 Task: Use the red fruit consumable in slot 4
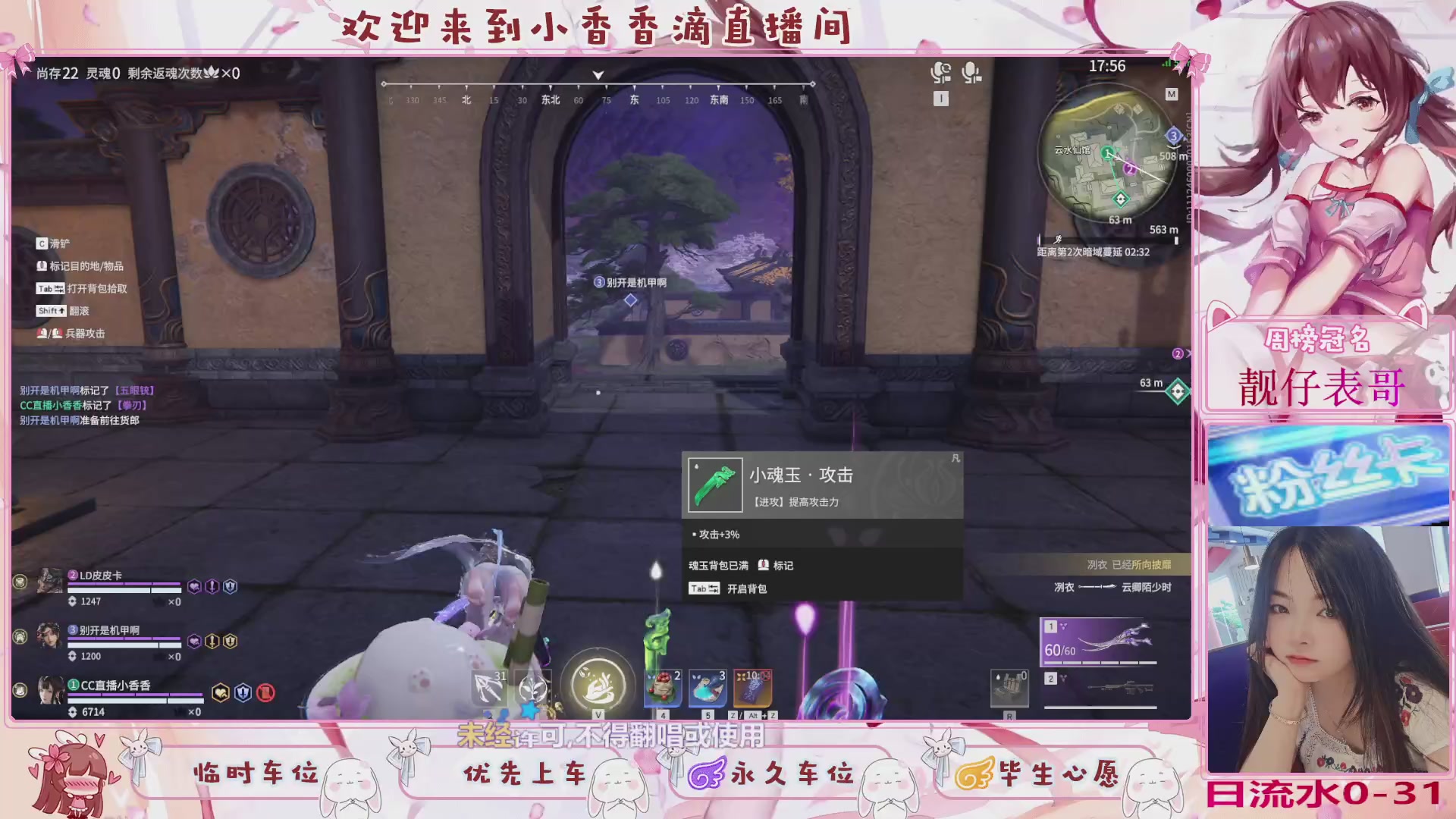[x=662, y=688]
